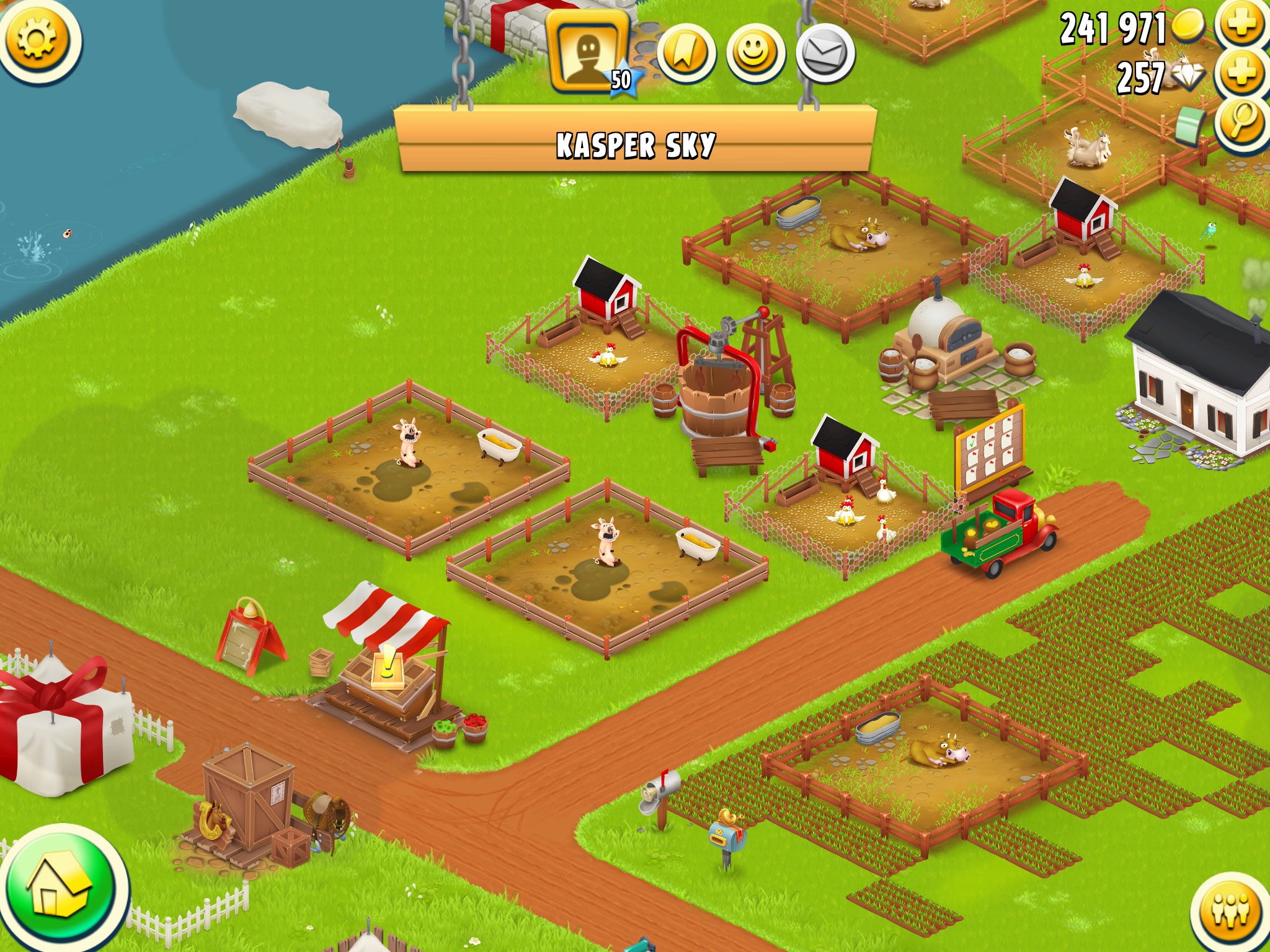Open the gear settings menu
The height and width of the screenshot is (952, 1270).
click(38, 40)
